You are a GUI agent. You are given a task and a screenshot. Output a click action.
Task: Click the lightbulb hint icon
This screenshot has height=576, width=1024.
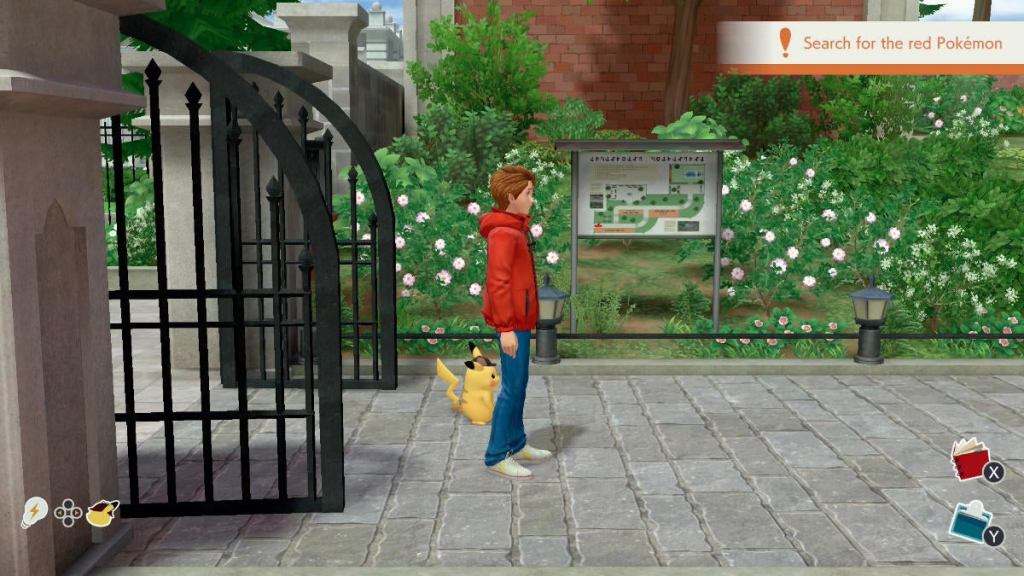pyautogui.click(x=33, y=513)
